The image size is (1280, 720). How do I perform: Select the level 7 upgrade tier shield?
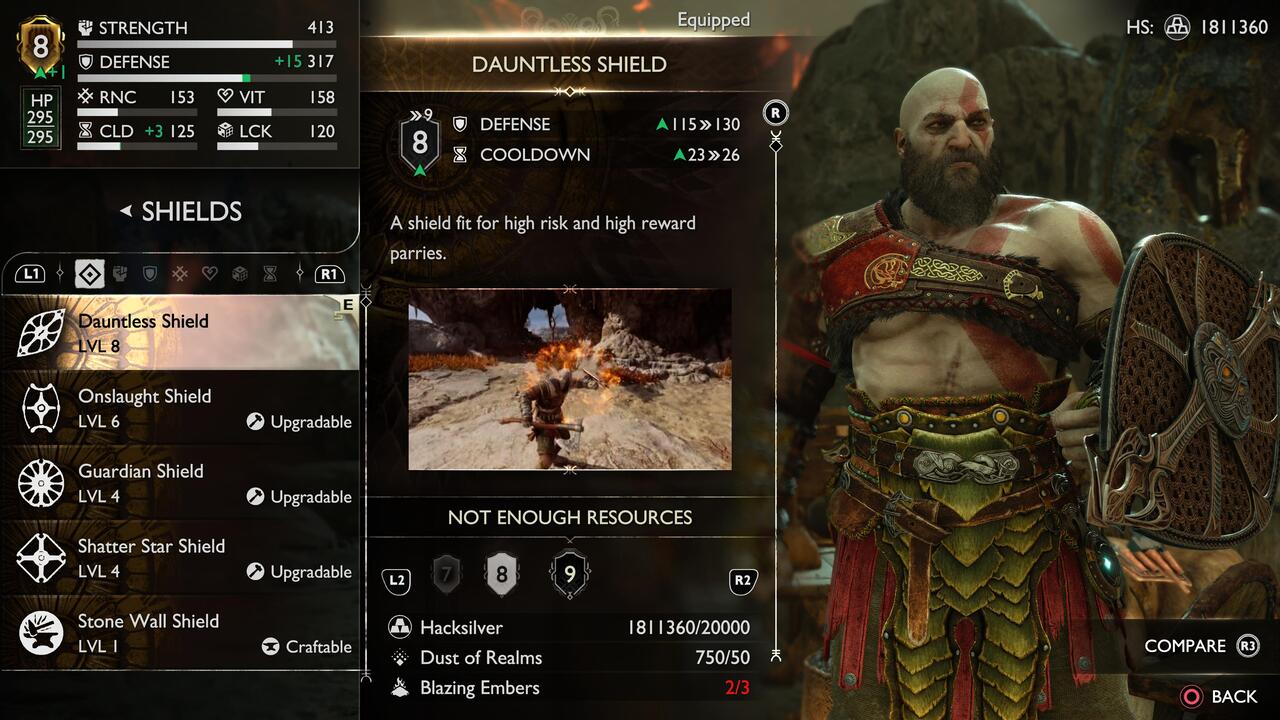(x=446, y=573)
